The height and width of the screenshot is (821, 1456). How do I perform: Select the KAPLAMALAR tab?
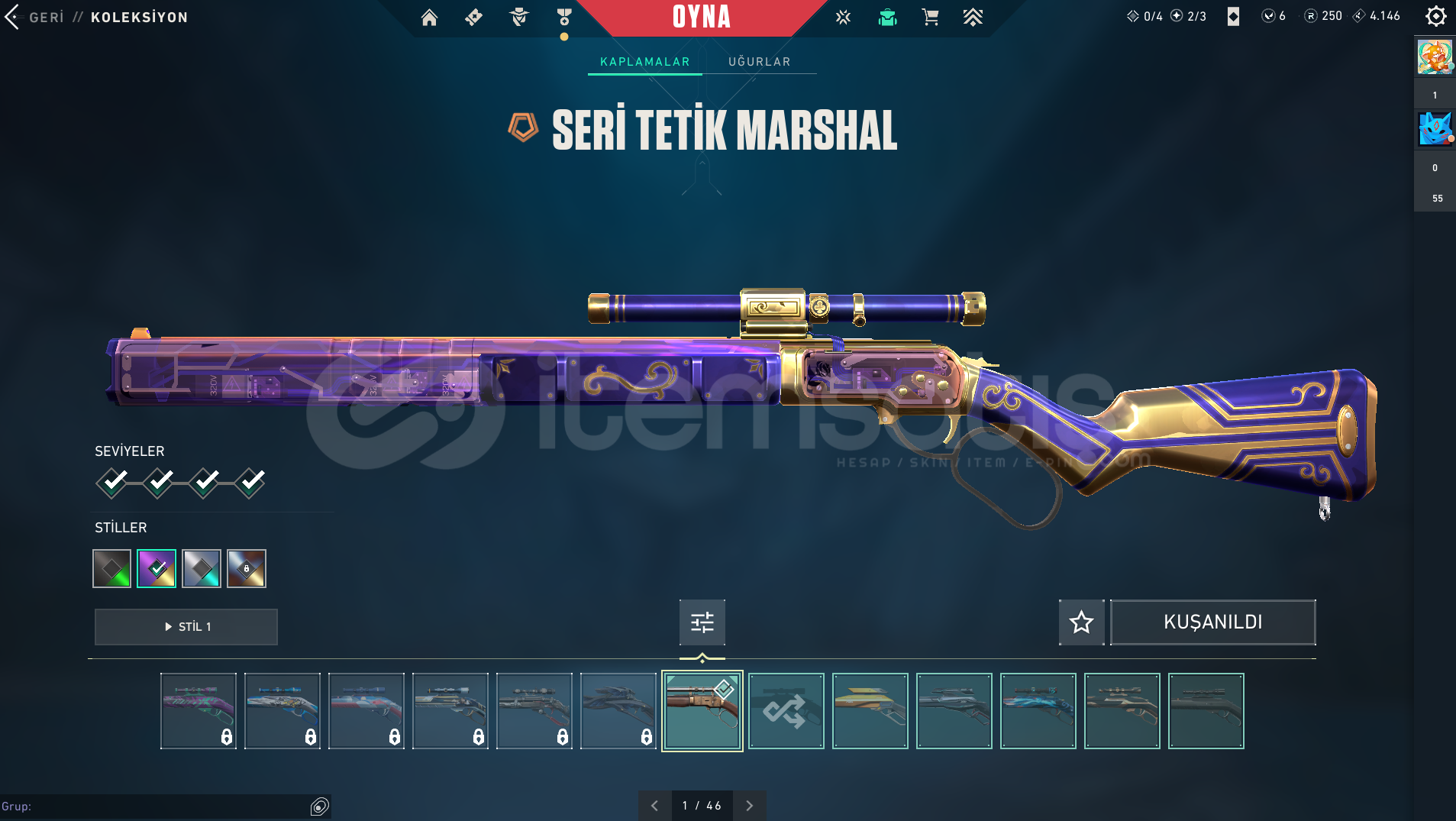pos(644,62)
